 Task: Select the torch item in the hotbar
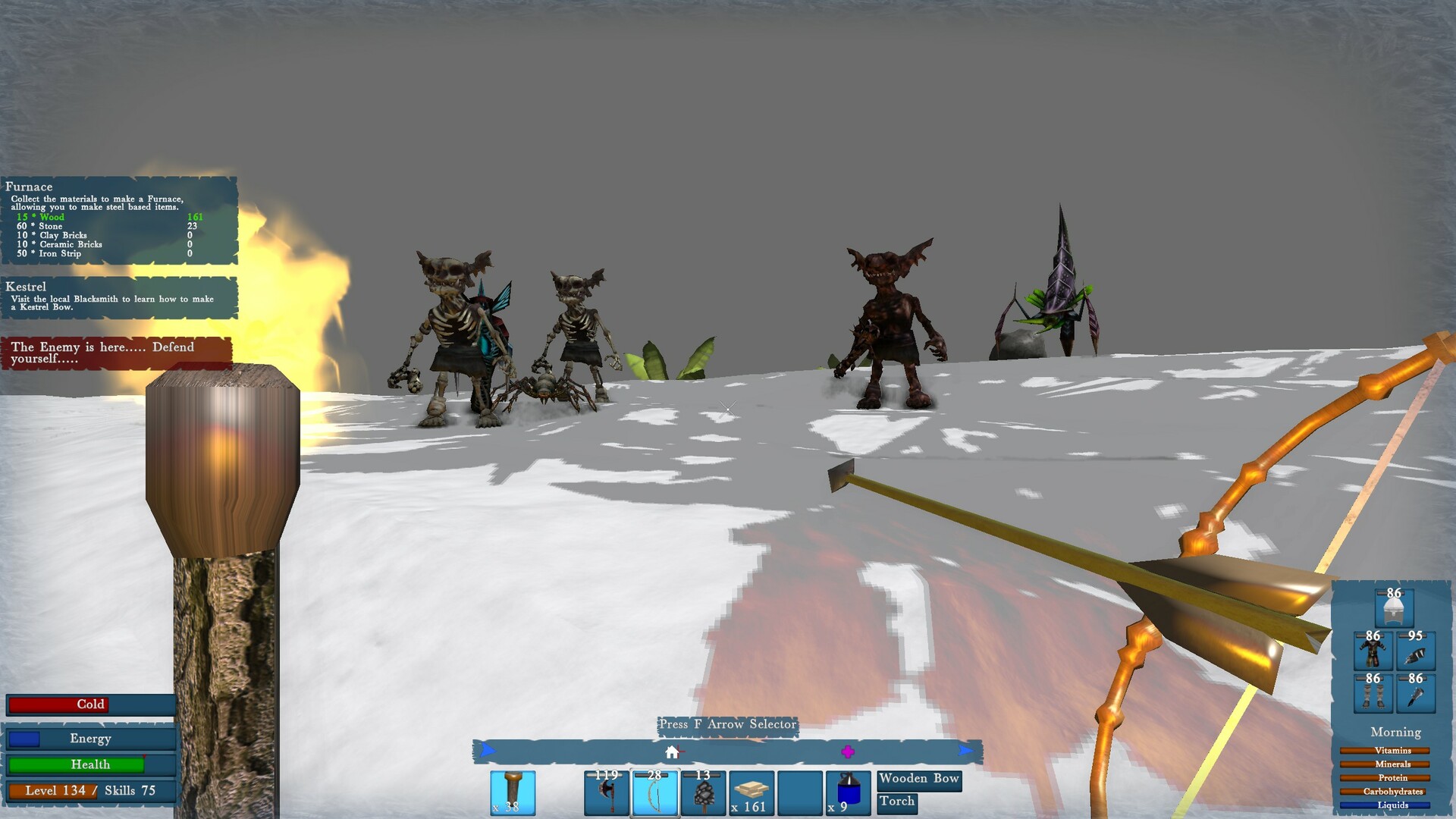point(512,792)
